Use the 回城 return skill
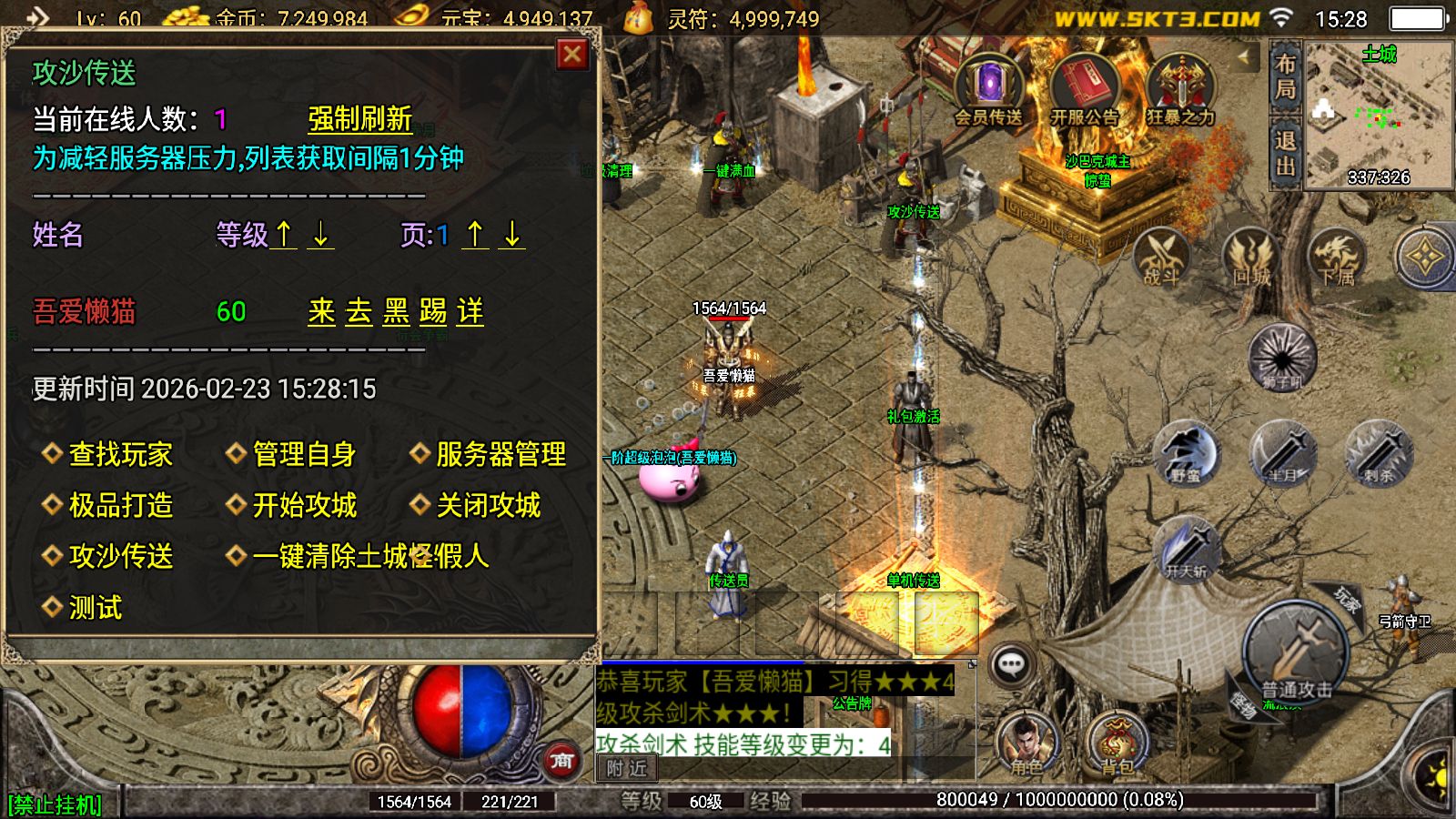 click(x=1250, y=258)
